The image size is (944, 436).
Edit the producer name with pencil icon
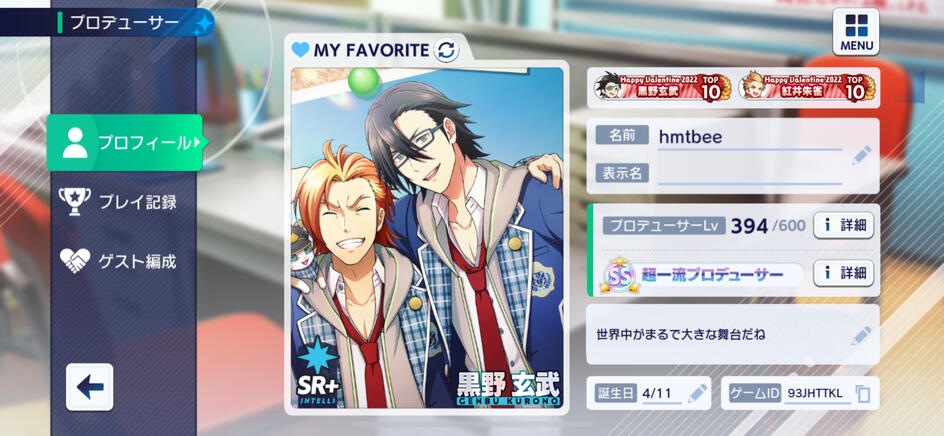click(x=860, y=155)
